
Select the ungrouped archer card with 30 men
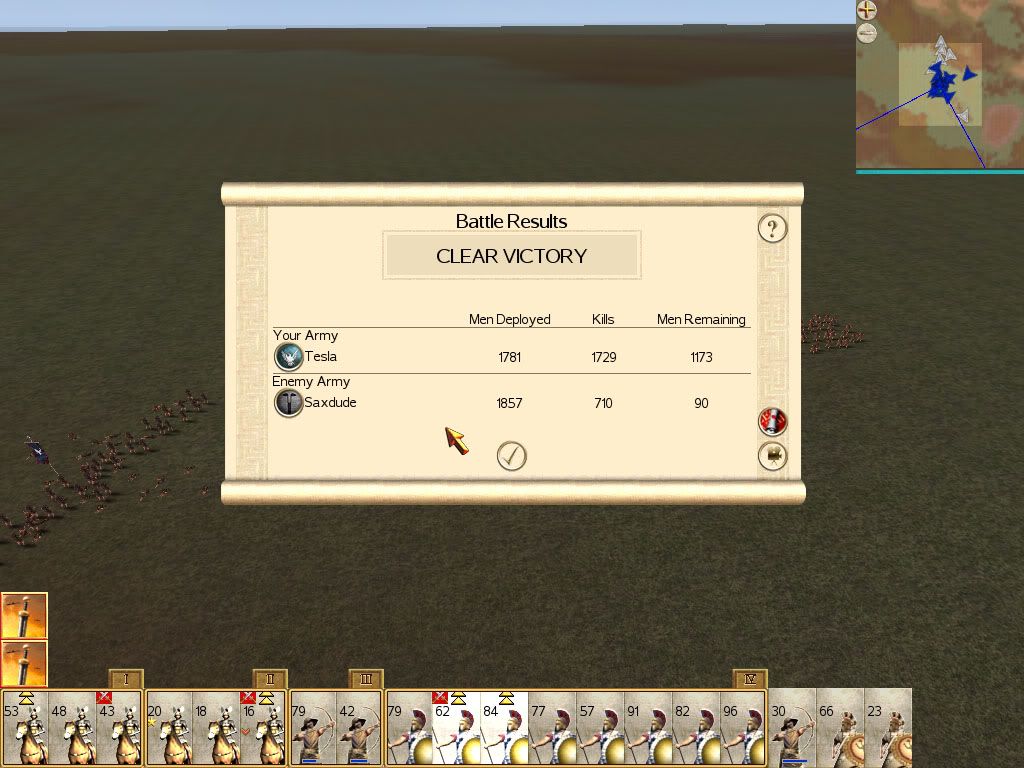(792, 728)
